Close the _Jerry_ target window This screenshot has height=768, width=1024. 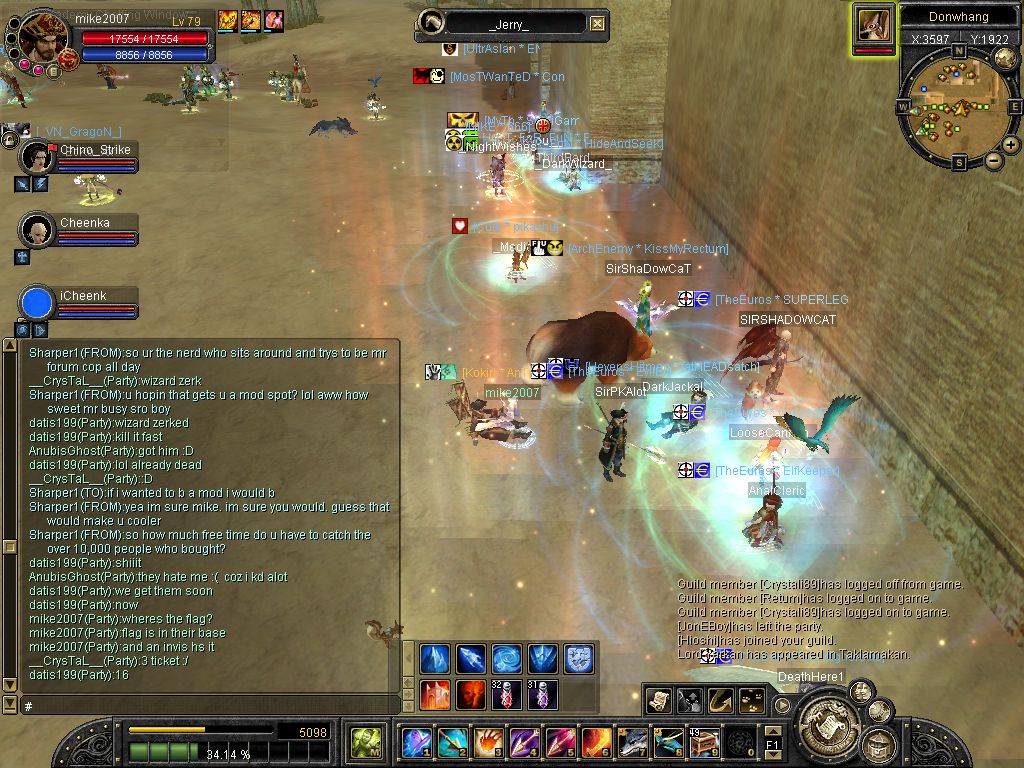(597, 24)
